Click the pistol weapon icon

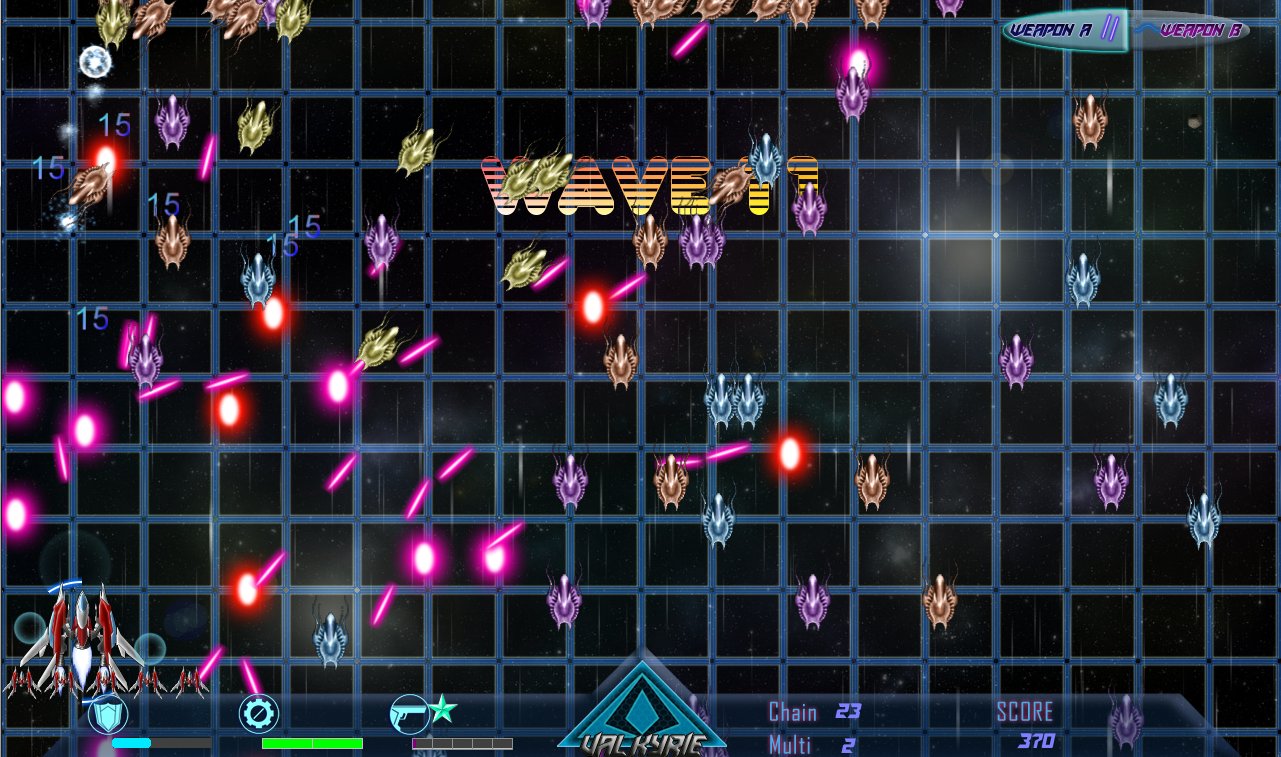(408, 714)
